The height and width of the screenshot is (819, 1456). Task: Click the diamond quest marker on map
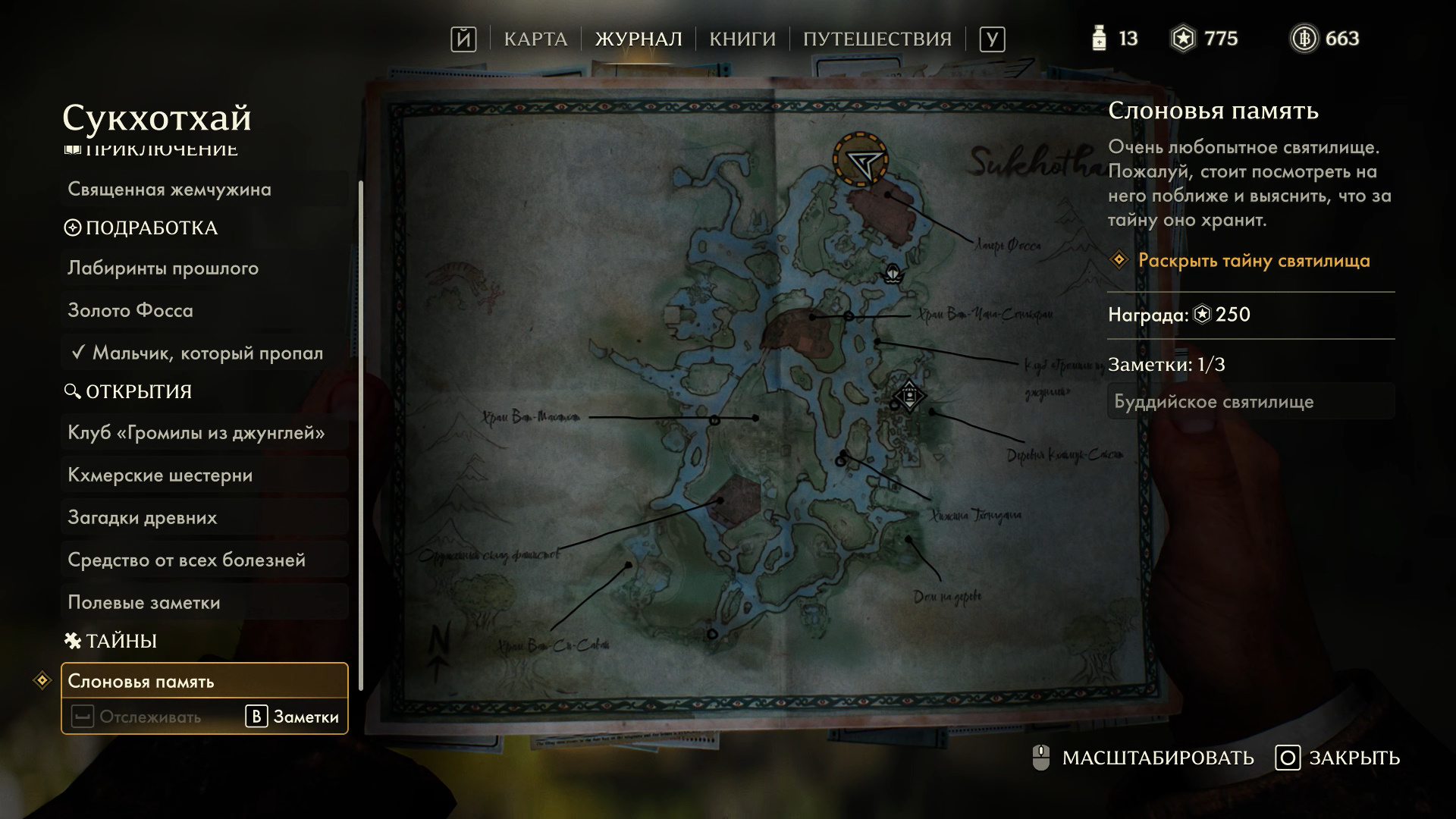[908, 396]
